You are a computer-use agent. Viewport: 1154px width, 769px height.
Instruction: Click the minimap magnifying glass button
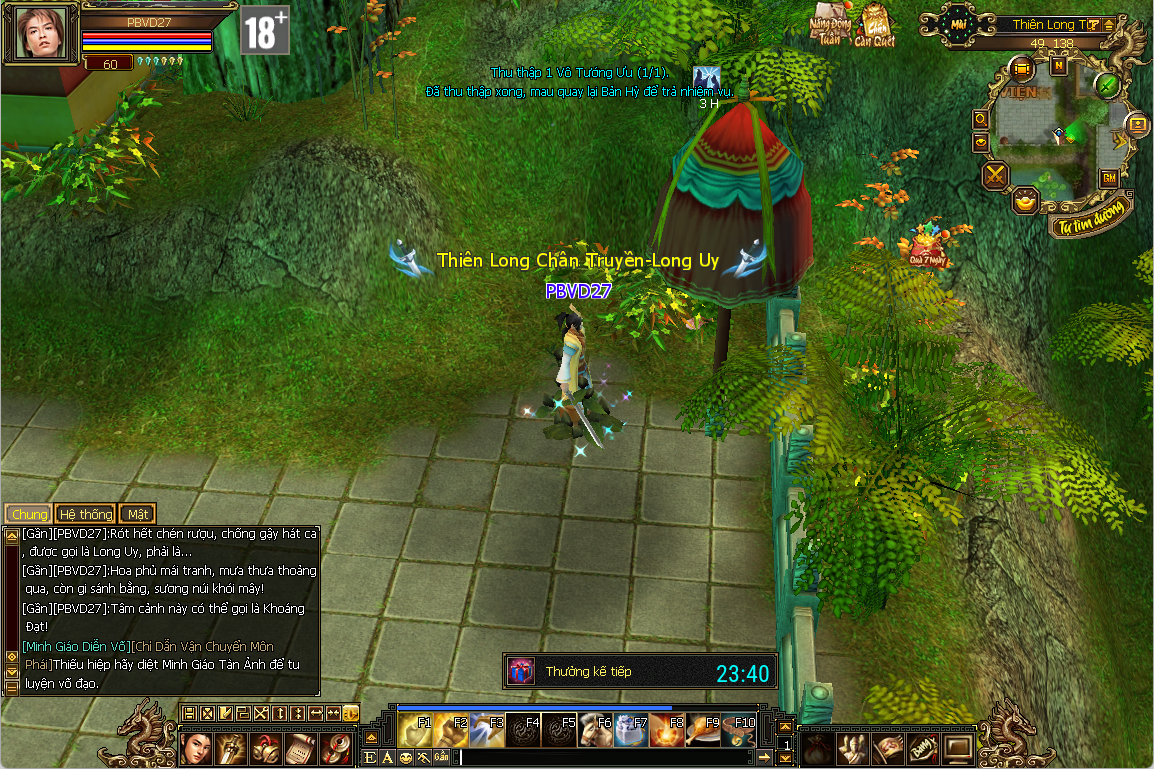[981, 119]
